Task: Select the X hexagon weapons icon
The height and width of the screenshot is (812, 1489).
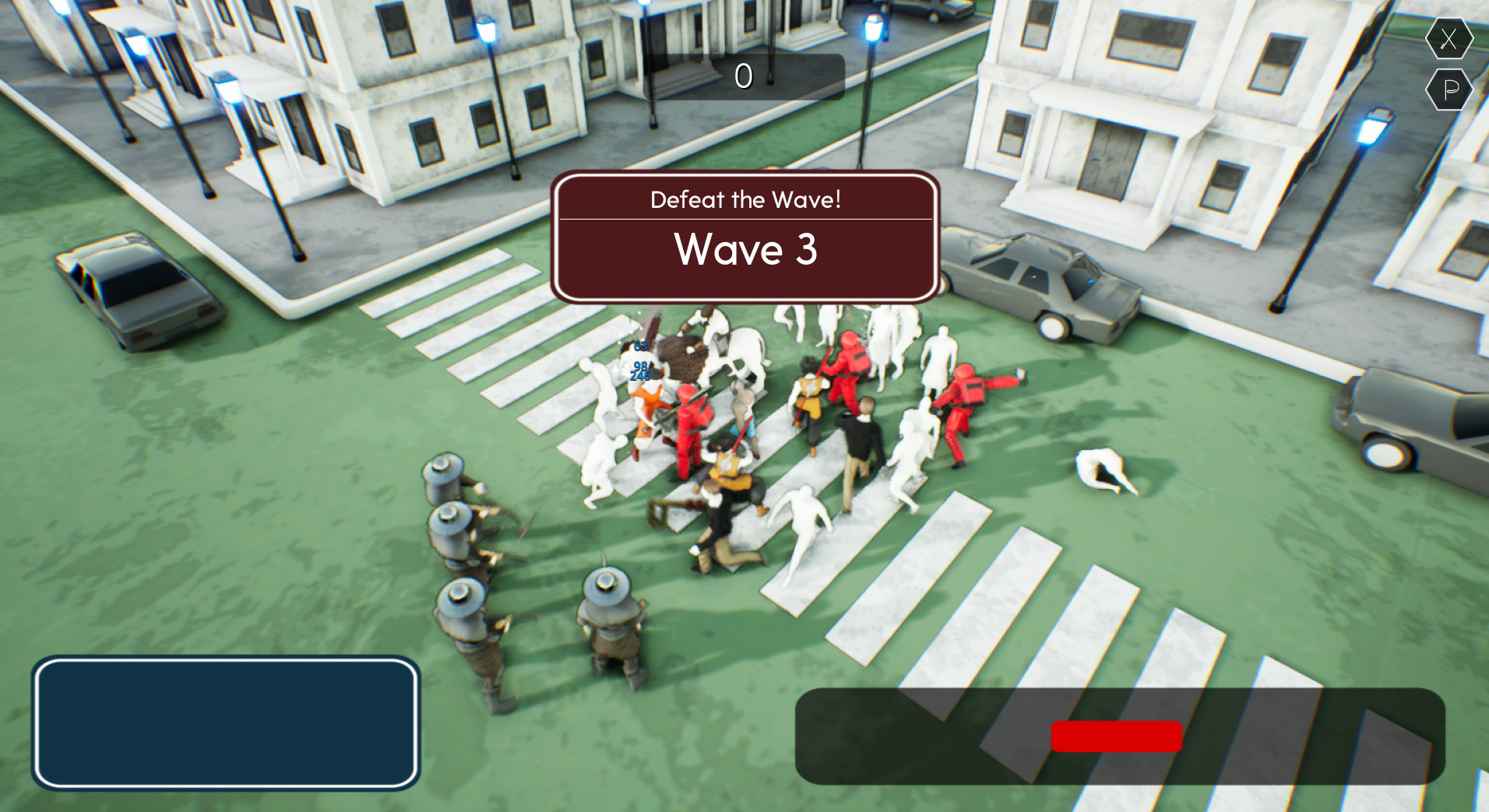Action: click(1449, 37)
